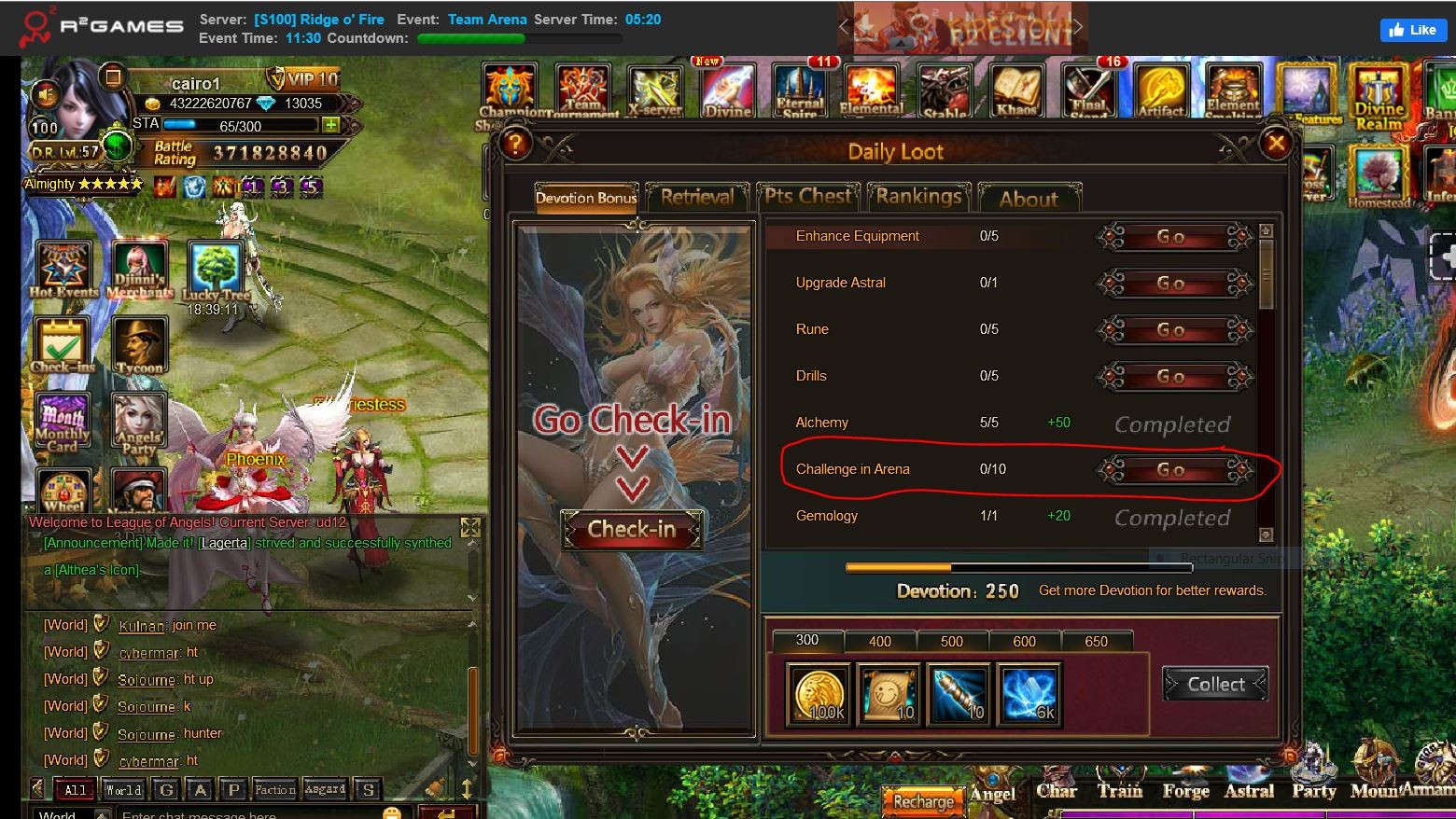Hit the red Check-in button
The height and width of the screenshot is (819, 1456).
631,530
